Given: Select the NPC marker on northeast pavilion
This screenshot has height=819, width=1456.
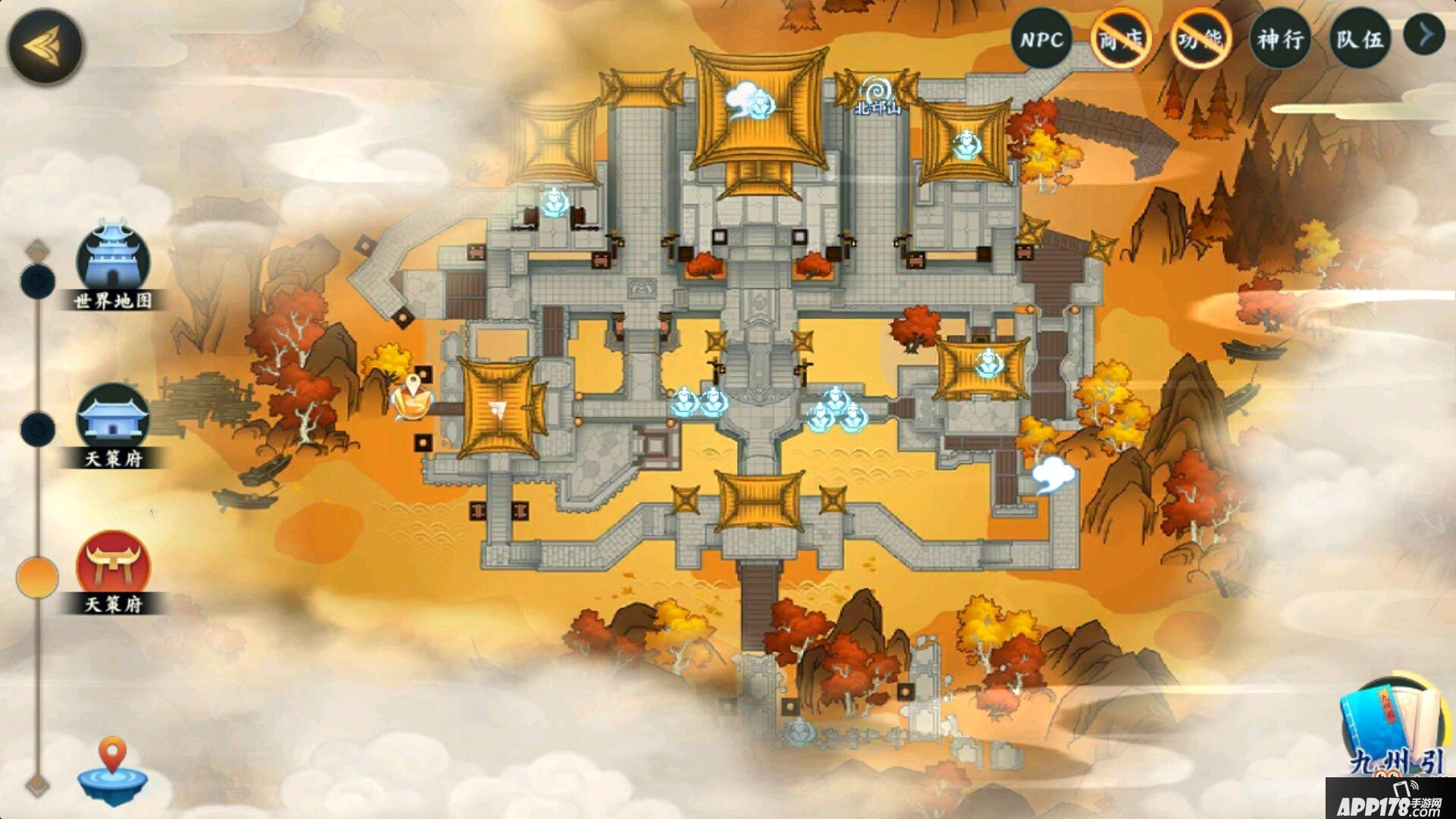Looking at the screenshot, I should click(966, 144).
